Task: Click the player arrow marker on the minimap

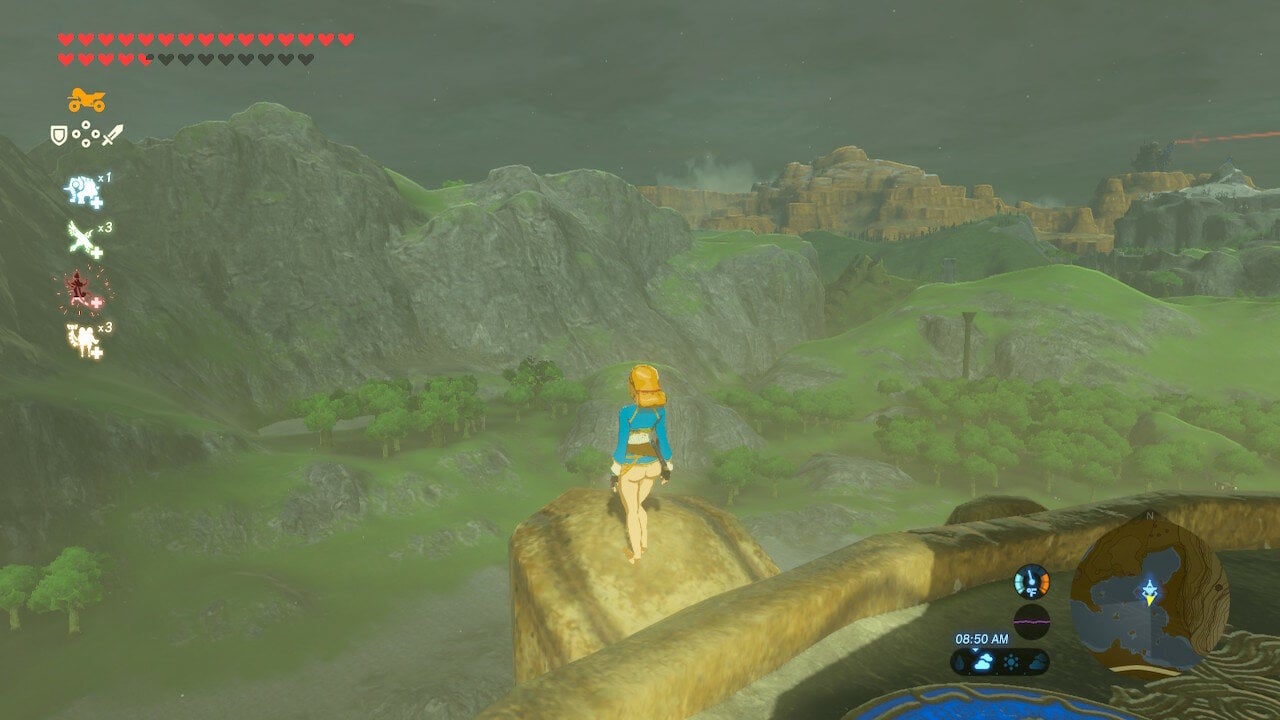Action: pyautogui.click(x=1150, y=588)
